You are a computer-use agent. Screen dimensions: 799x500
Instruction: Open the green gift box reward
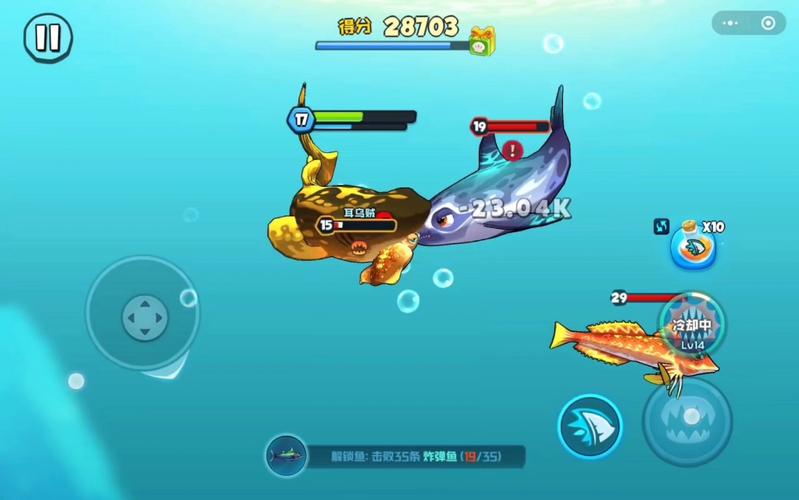click(483, 41)
